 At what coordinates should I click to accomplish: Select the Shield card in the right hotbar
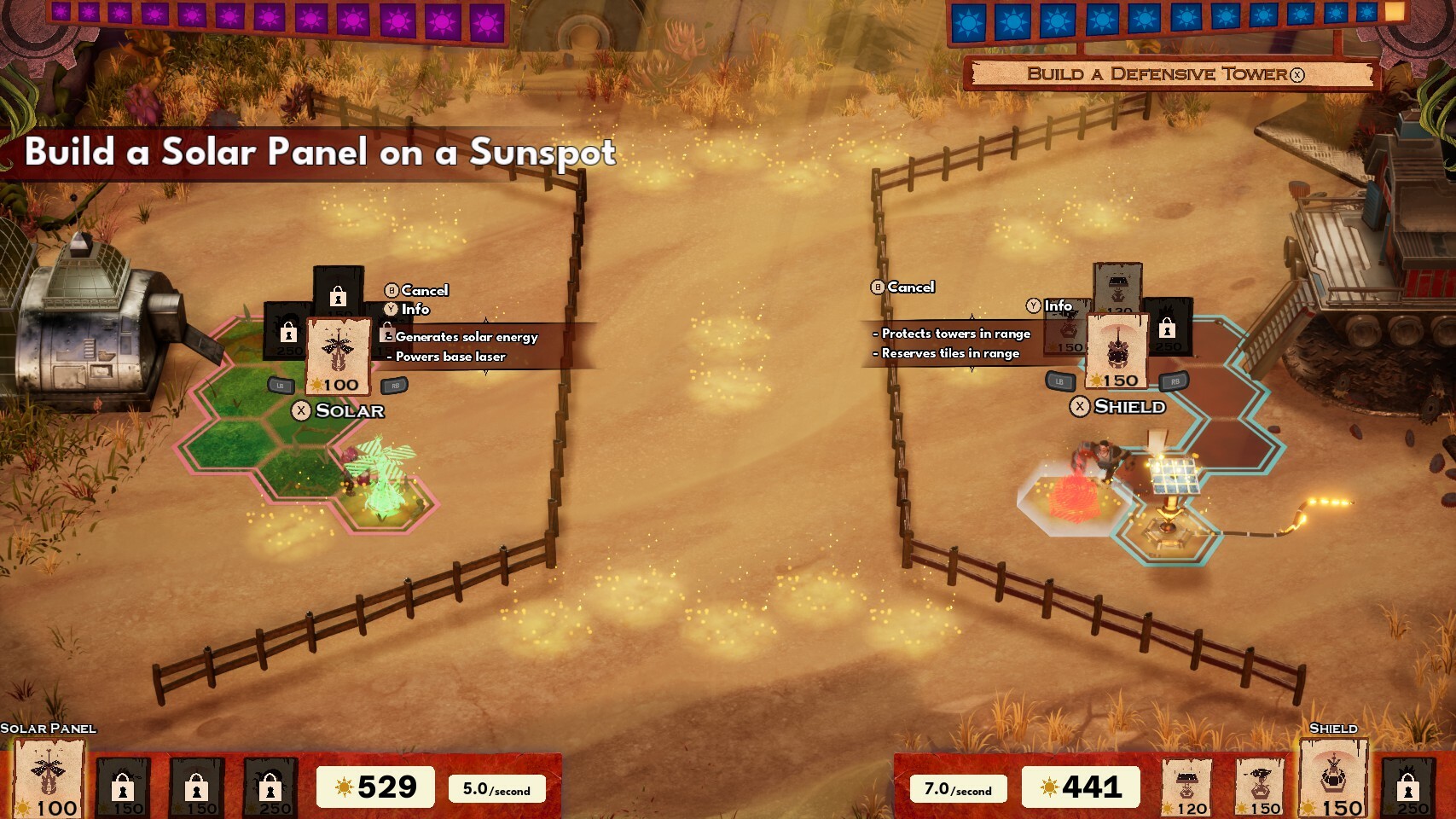[x=1335, y=776]
